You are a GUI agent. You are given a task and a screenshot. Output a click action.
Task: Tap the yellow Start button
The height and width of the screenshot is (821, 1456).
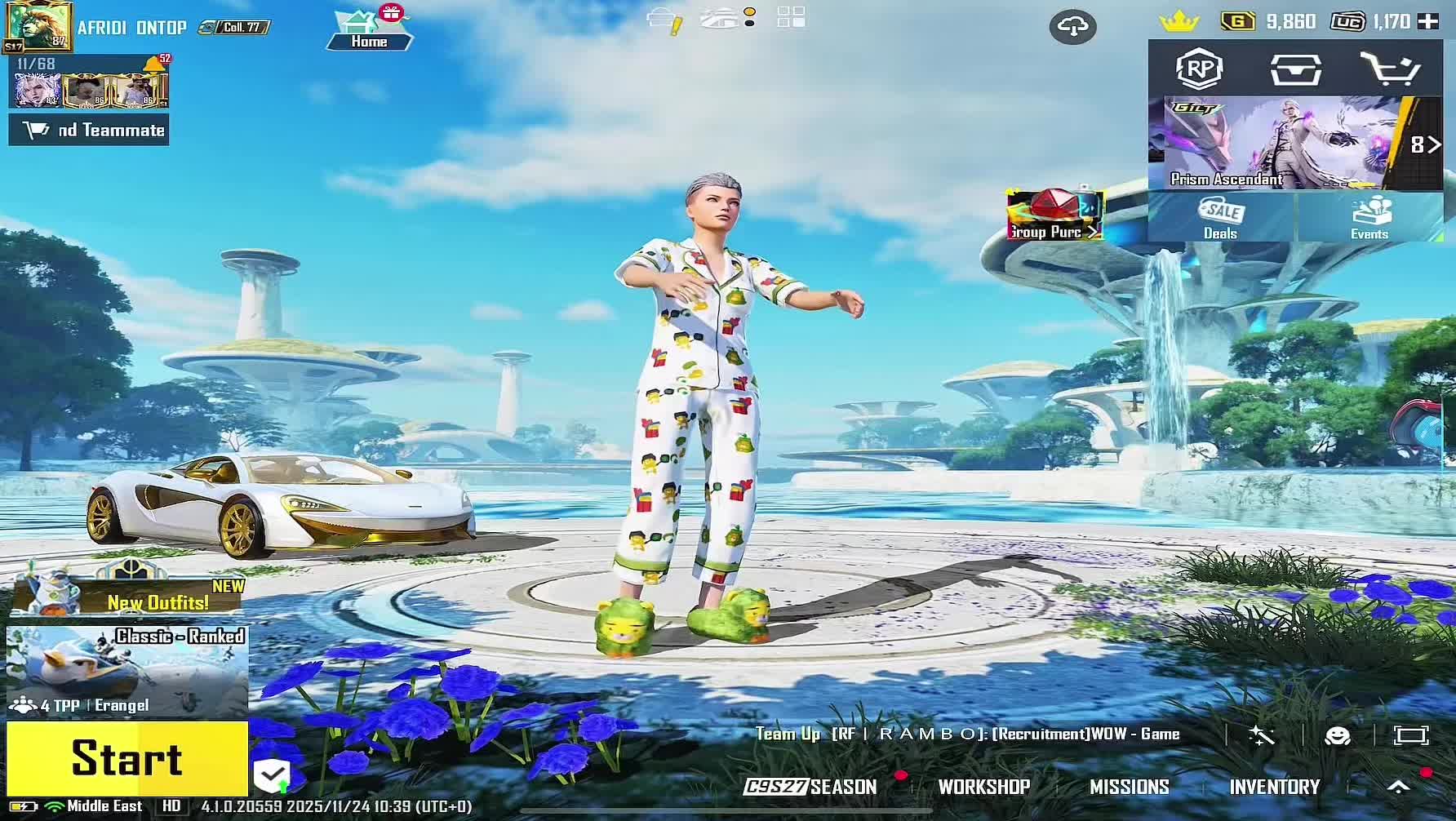(127, 758)
